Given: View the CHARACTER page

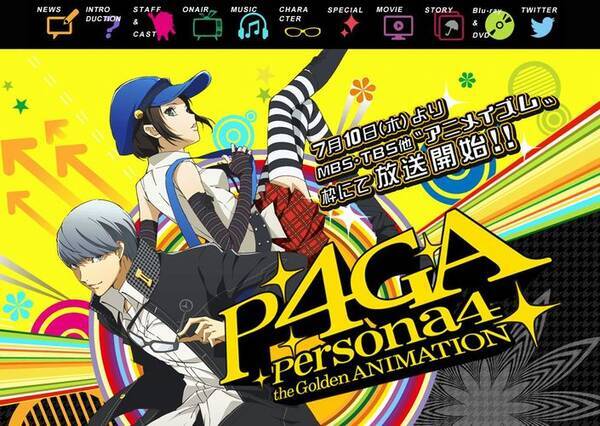Looking at the screenshot, I should (299, 22).
